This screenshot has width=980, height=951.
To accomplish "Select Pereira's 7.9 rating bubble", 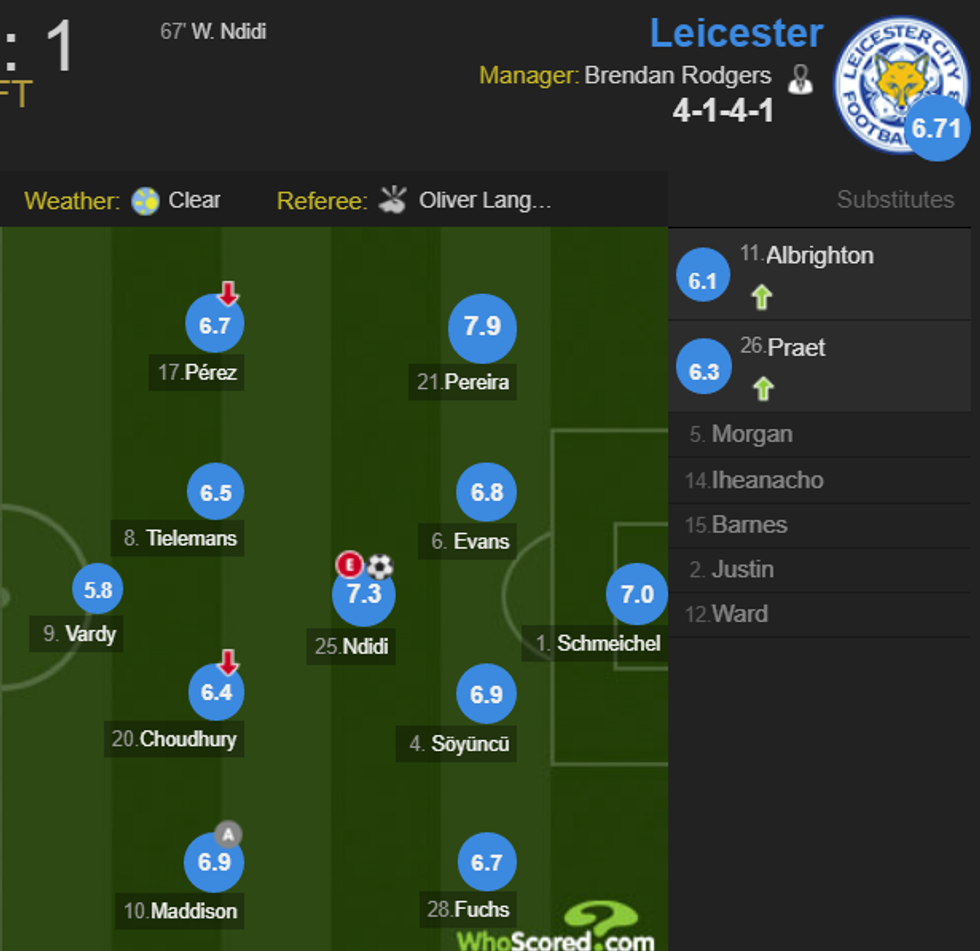I will tap(482, 328).
